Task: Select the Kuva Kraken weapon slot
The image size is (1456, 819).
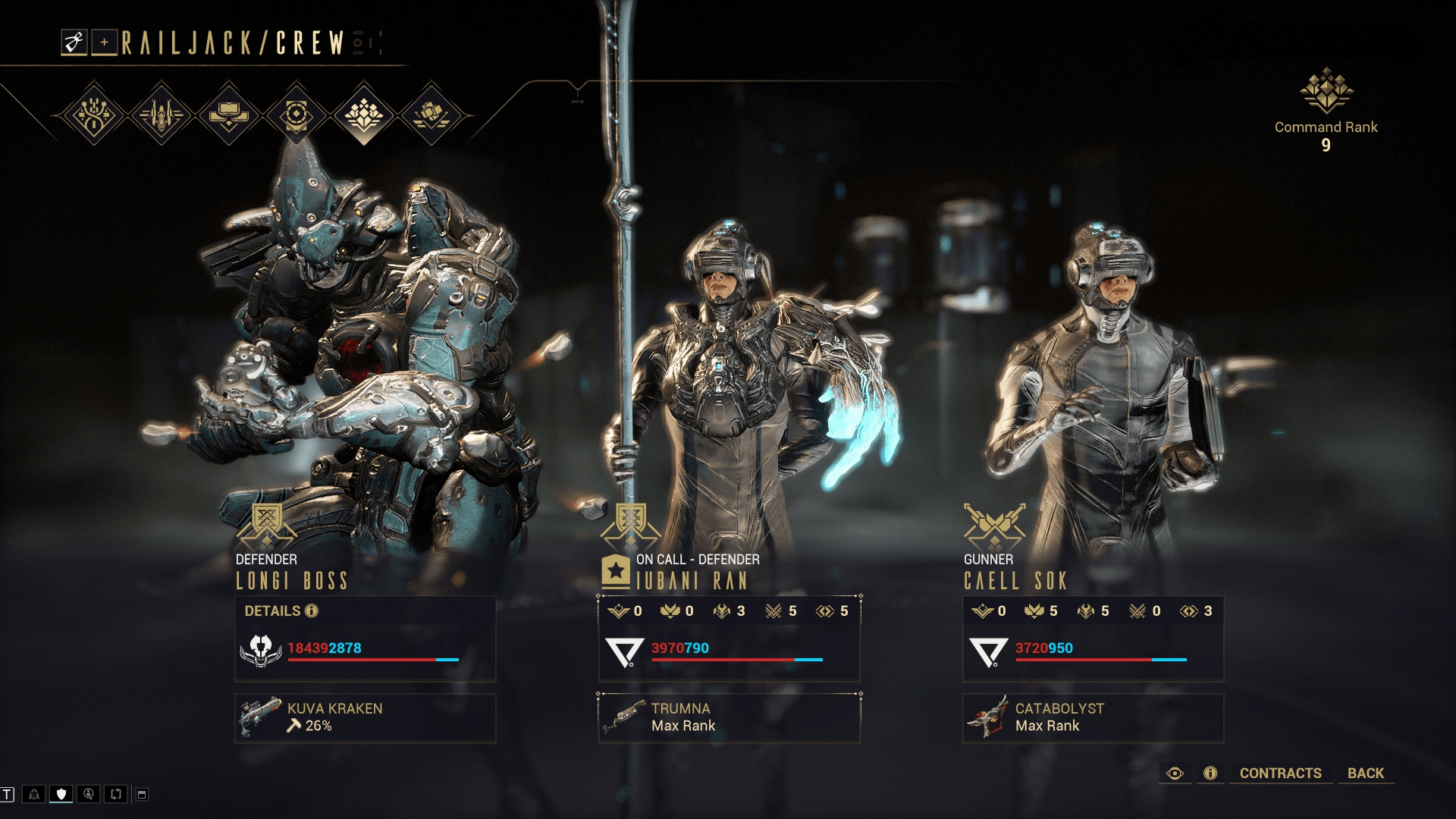Action: pos(365,717)
